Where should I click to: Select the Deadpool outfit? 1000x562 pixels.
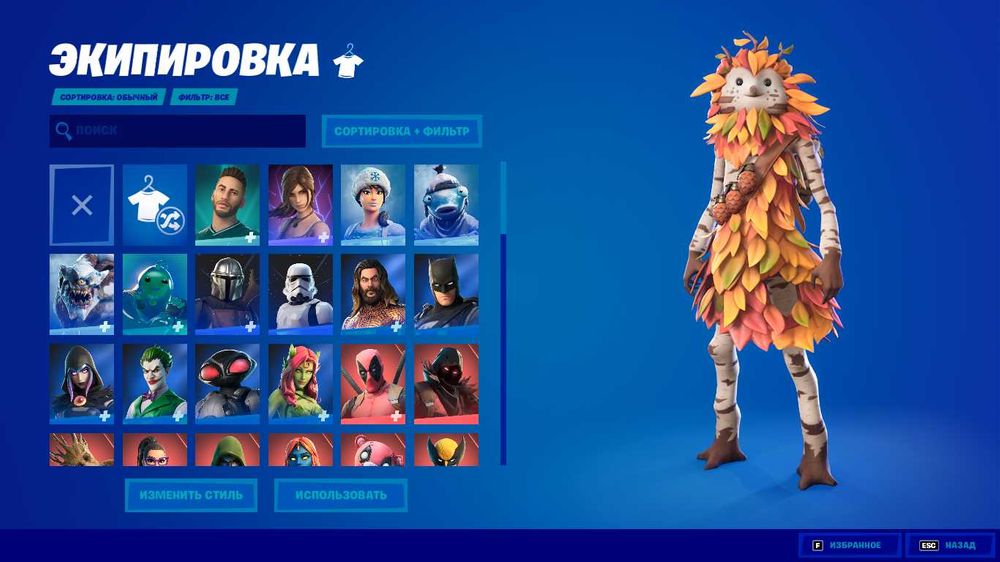pos(373,382)
